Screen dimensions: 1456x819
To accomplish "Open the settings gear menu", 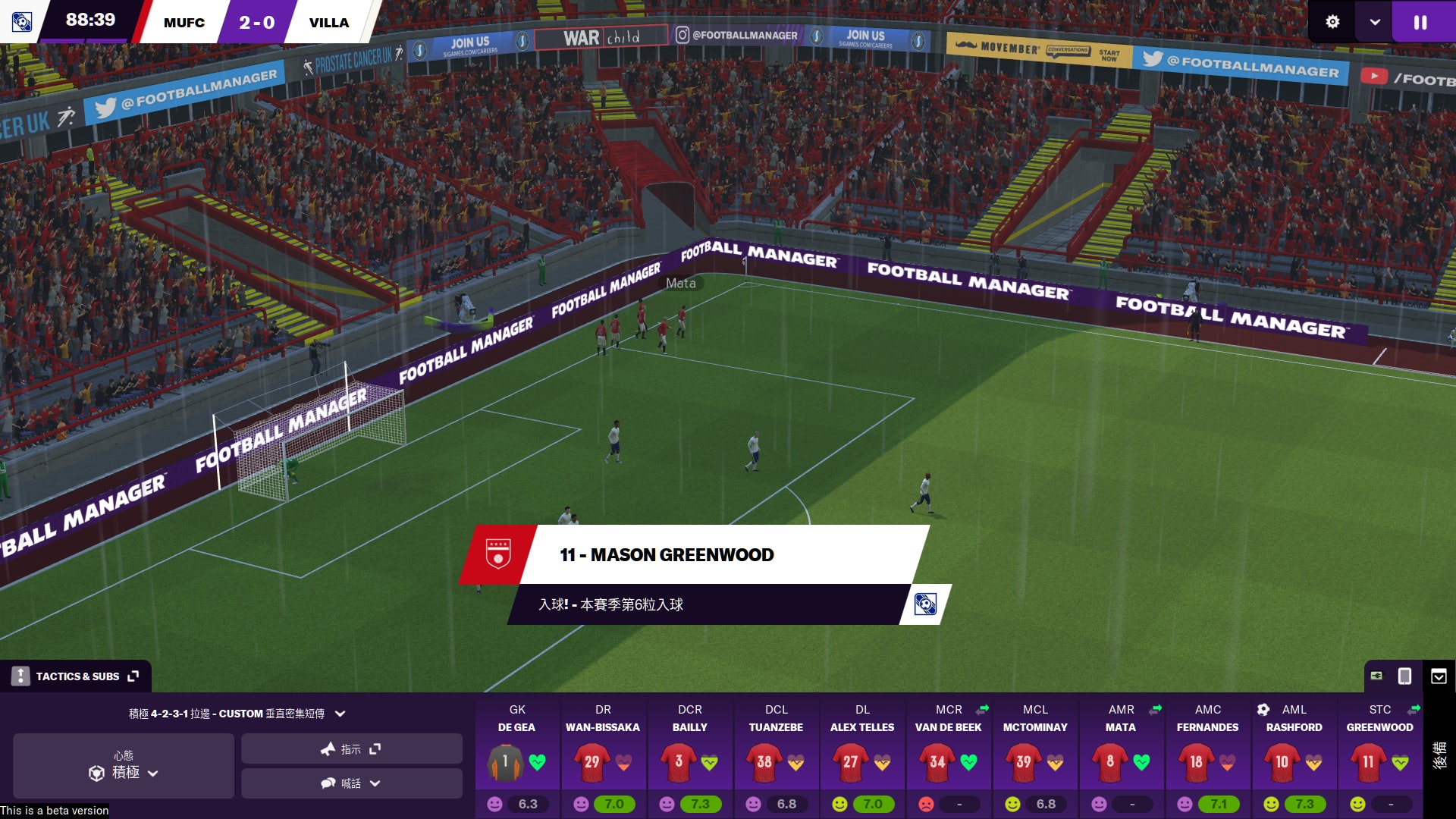I will point(1332,22).
